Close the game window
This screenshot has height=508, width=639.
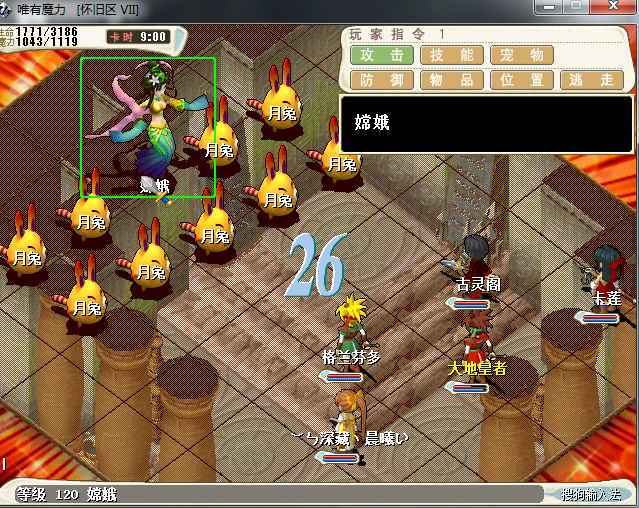[614, 8]
